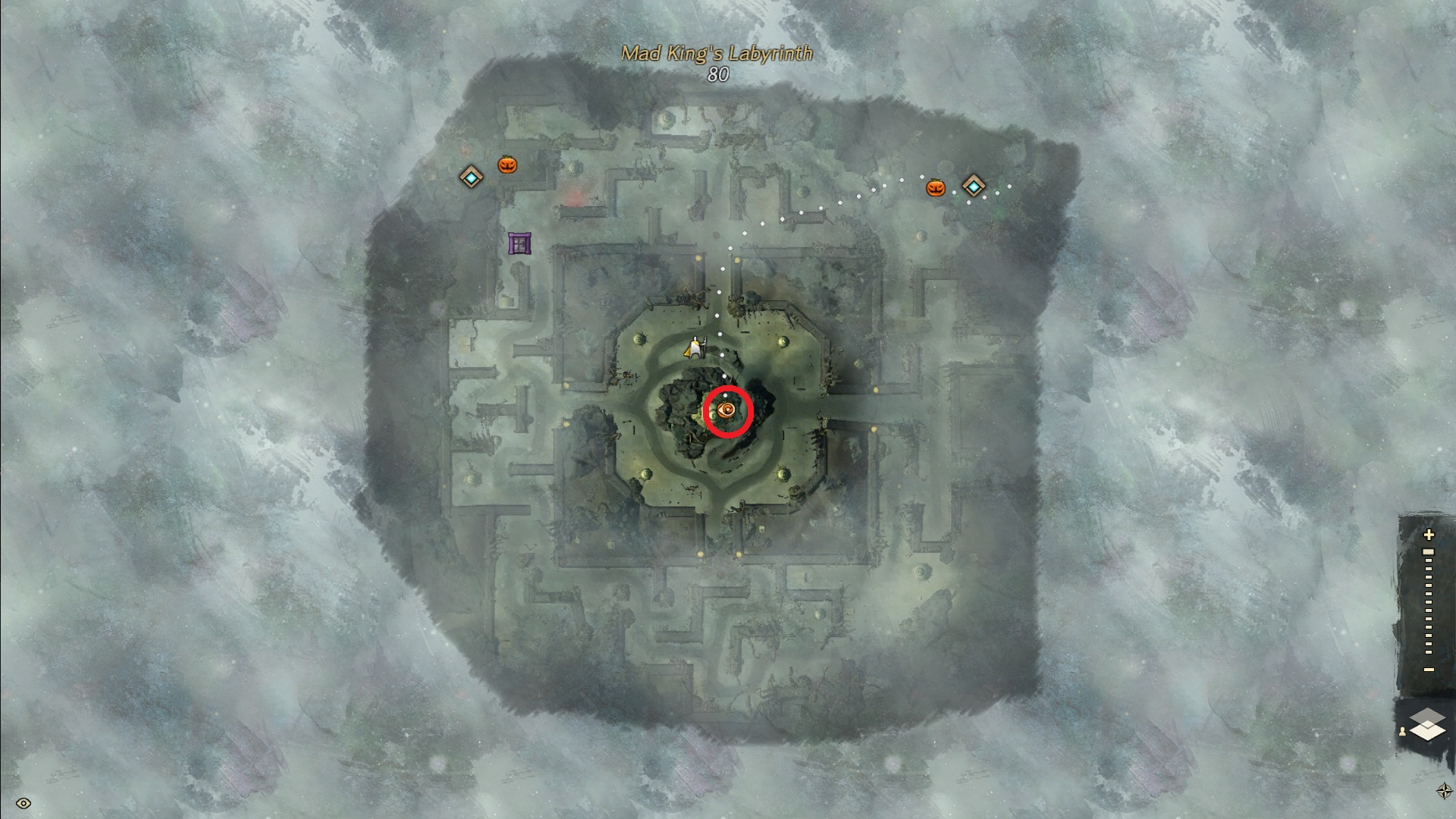Toggle the eye icon map visibility options
Image resolution: width=1456 pixels, height=819 pixels.
coord(23,803)
